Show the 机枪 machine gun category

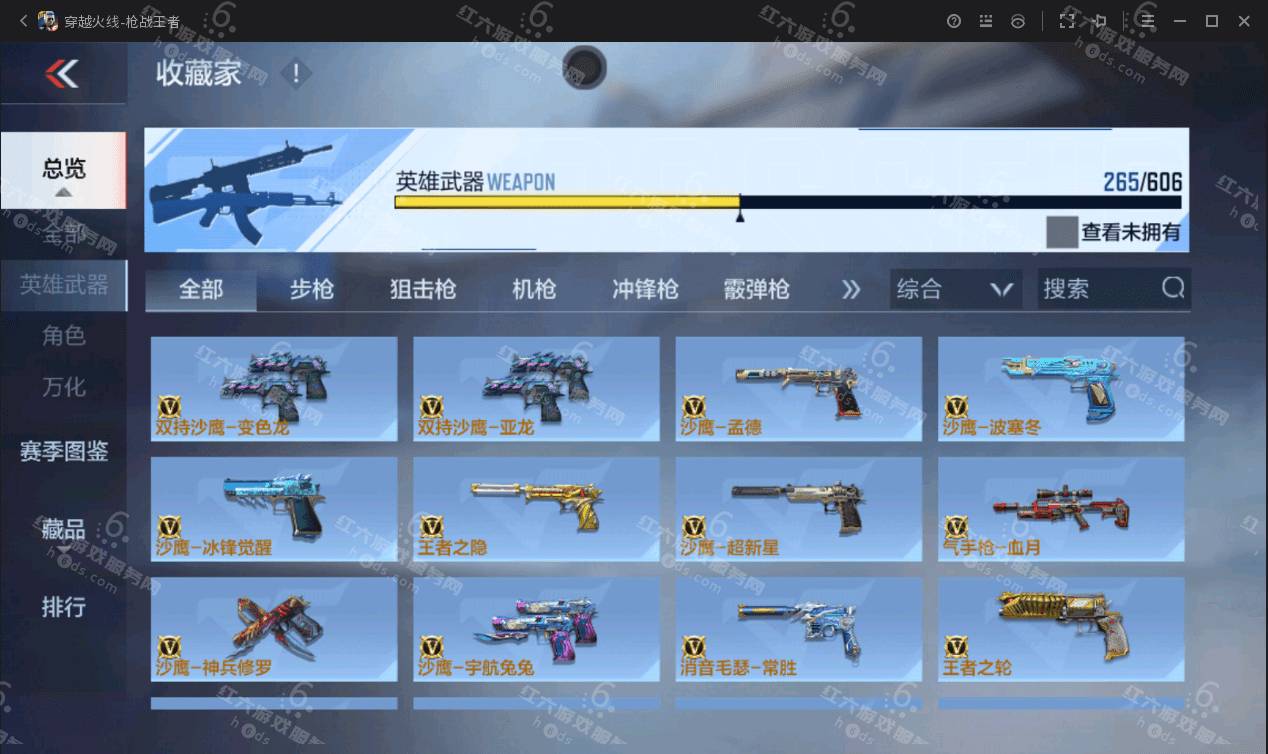[x=534, y=290]
